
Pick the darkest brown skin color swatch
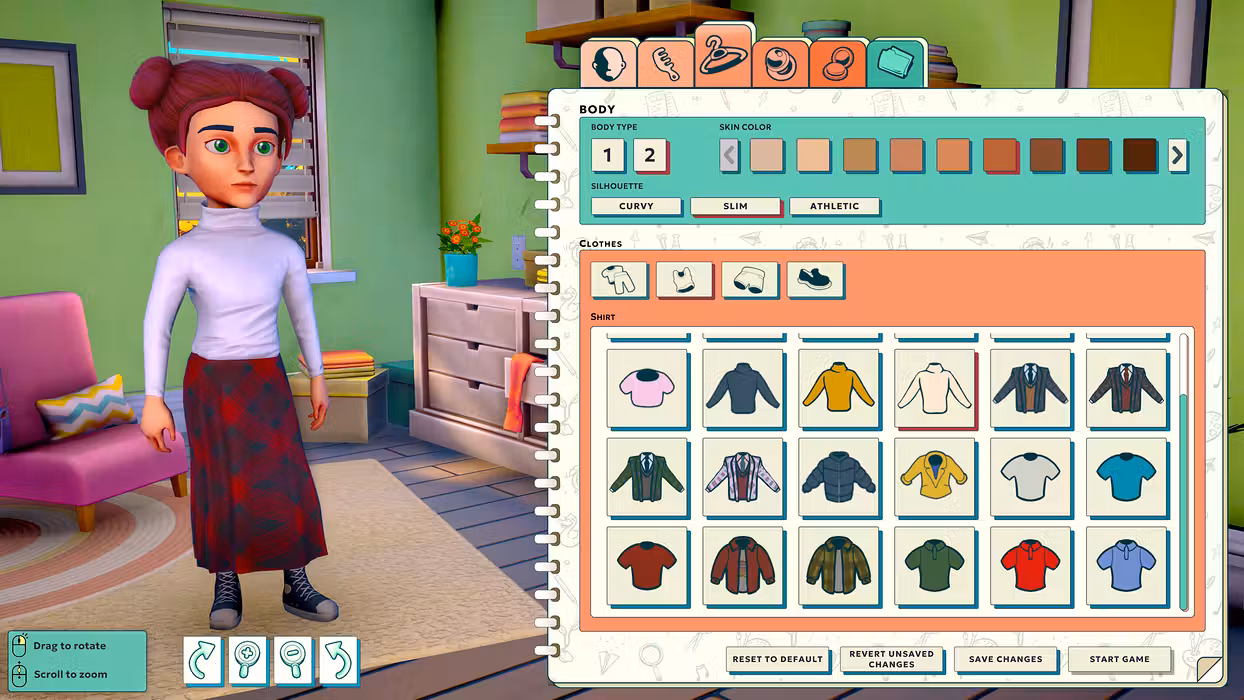[1139, 155]
